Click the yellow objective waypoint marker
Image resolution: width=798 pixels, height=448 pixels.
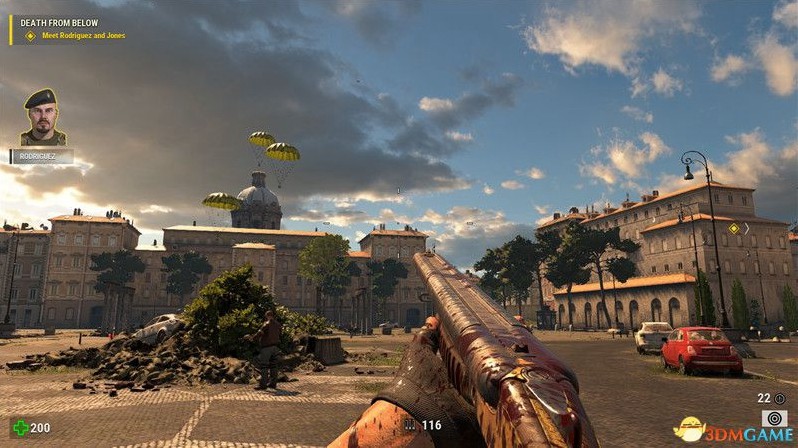[x=733, y=229]
